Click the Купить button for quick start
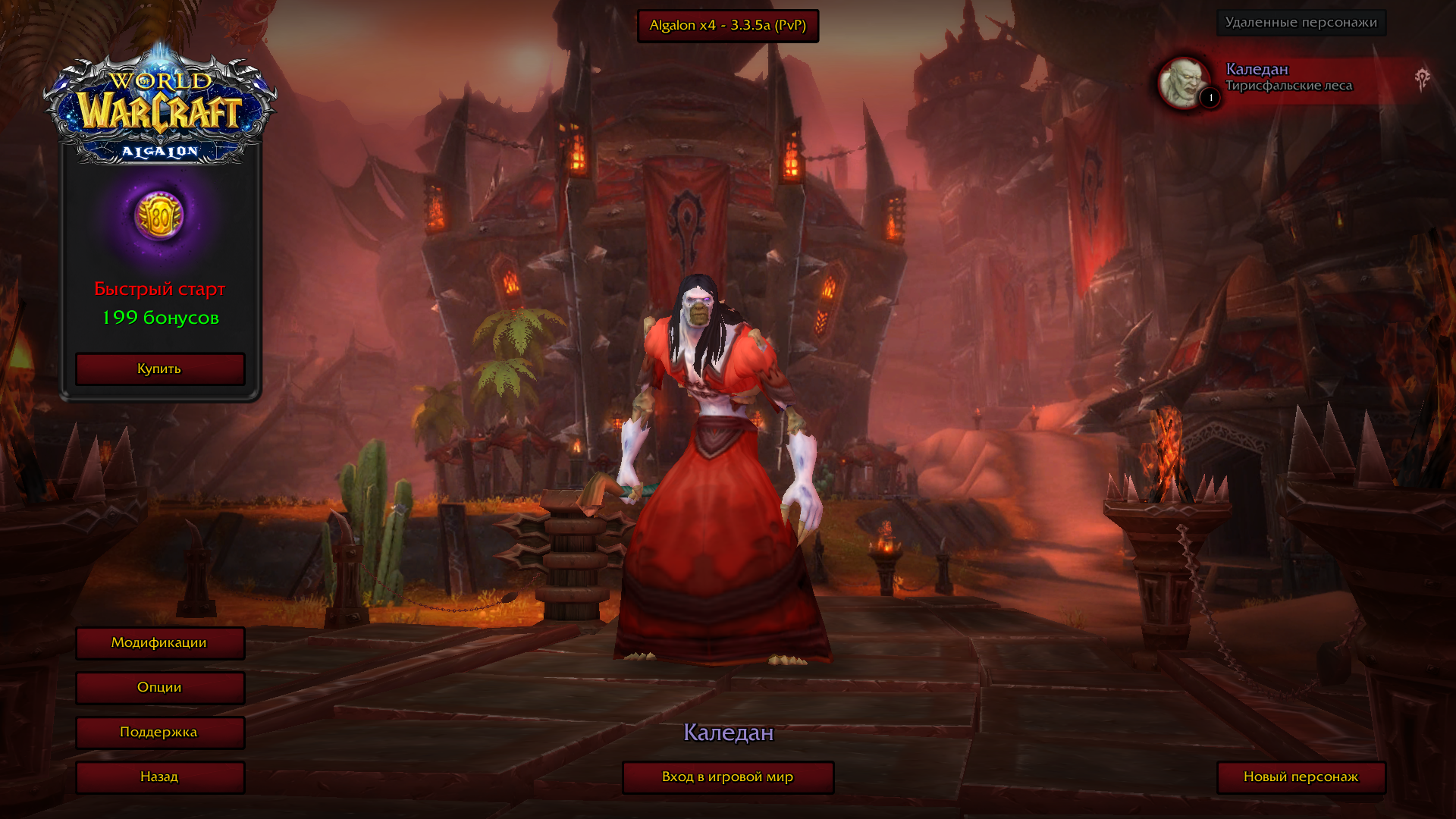The width and height of the screenshot is (1456, 819). tap(159, 369)
